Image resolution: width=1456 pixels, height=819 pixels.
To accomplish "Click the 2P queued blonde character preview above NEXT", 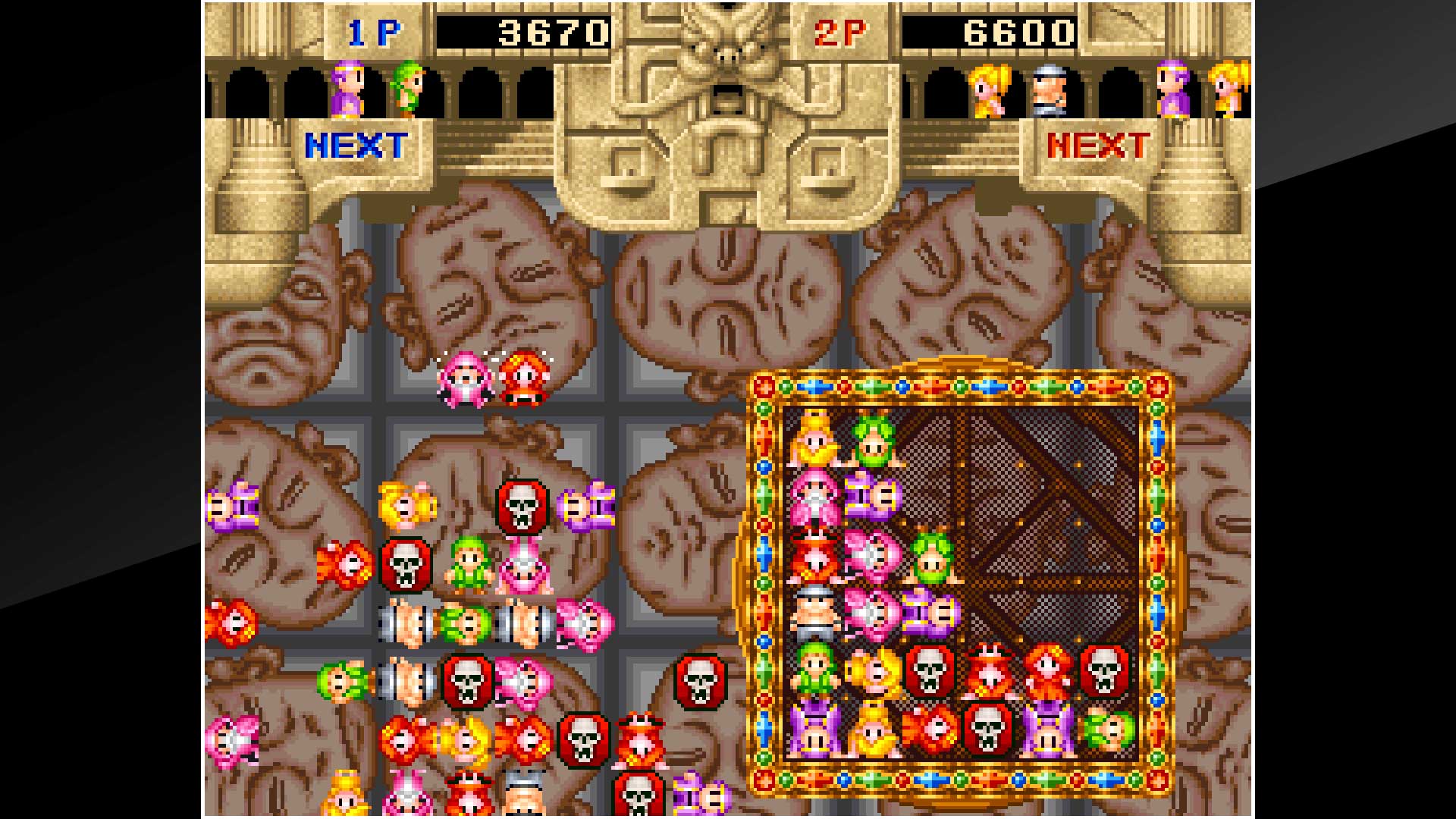I will (987, 89).
